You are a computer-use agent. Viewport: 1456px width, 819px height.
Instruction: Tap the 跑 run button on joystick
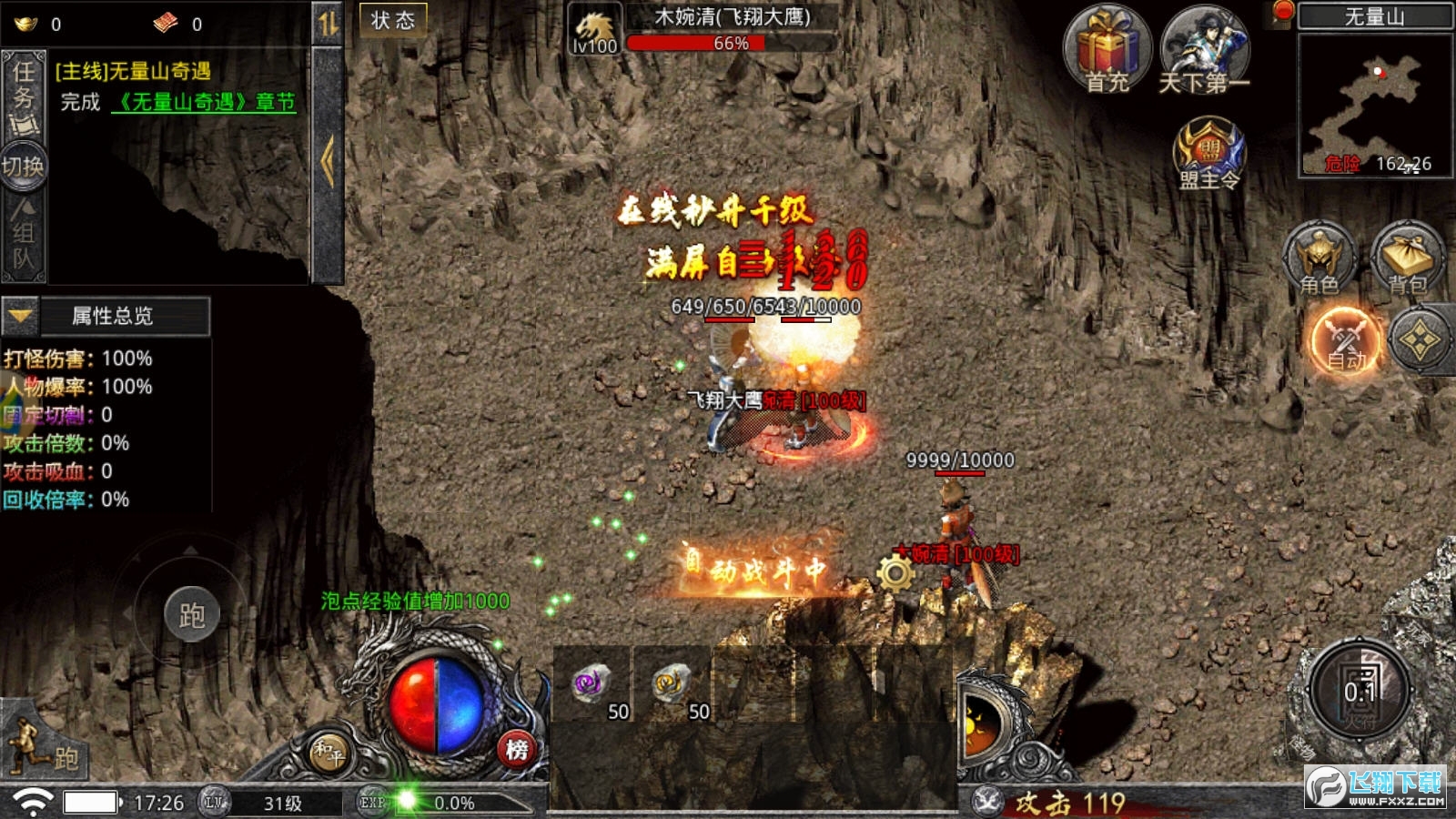(191, 615)
